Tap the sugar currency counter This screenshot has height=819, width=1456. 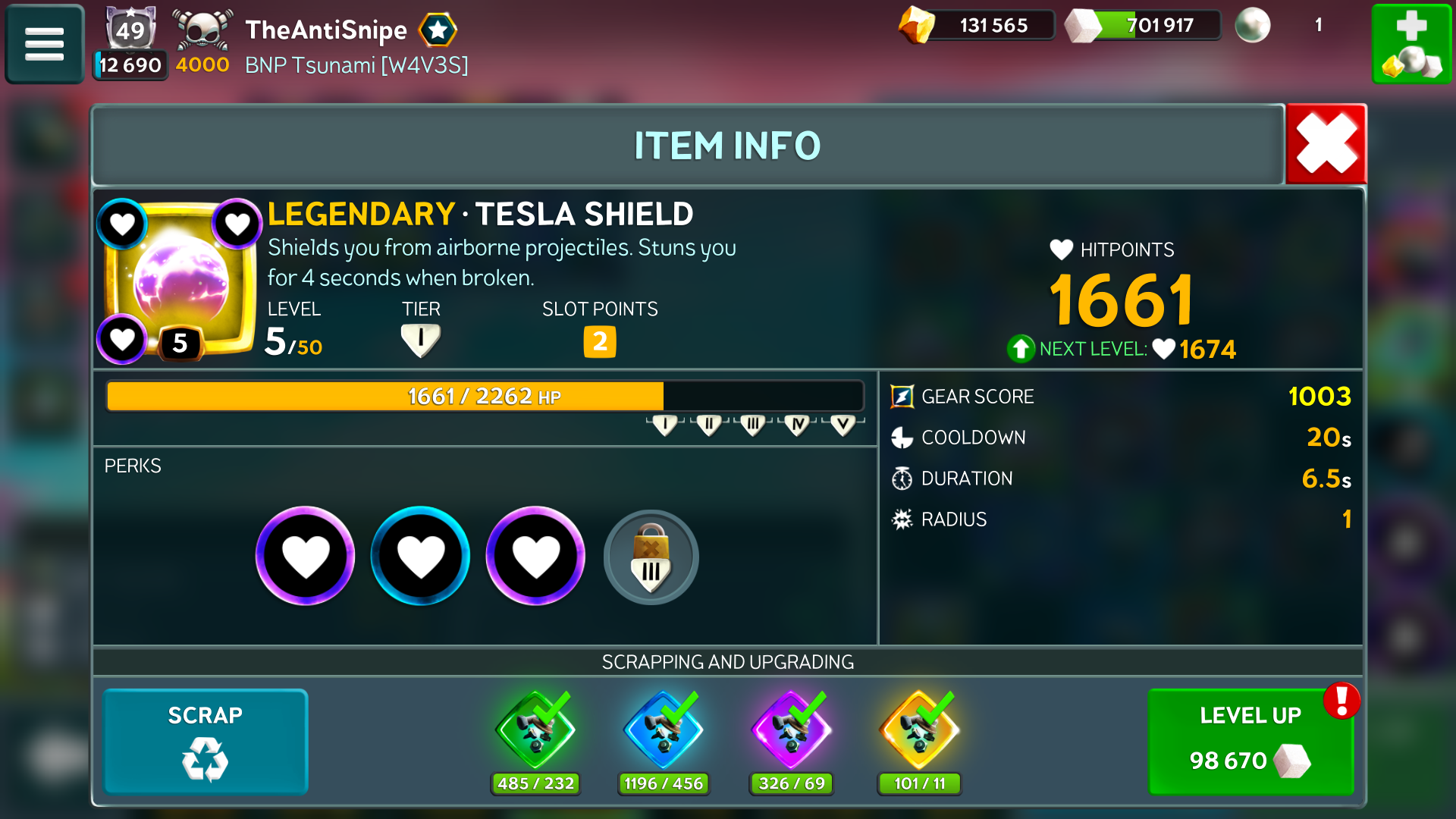1144,25
